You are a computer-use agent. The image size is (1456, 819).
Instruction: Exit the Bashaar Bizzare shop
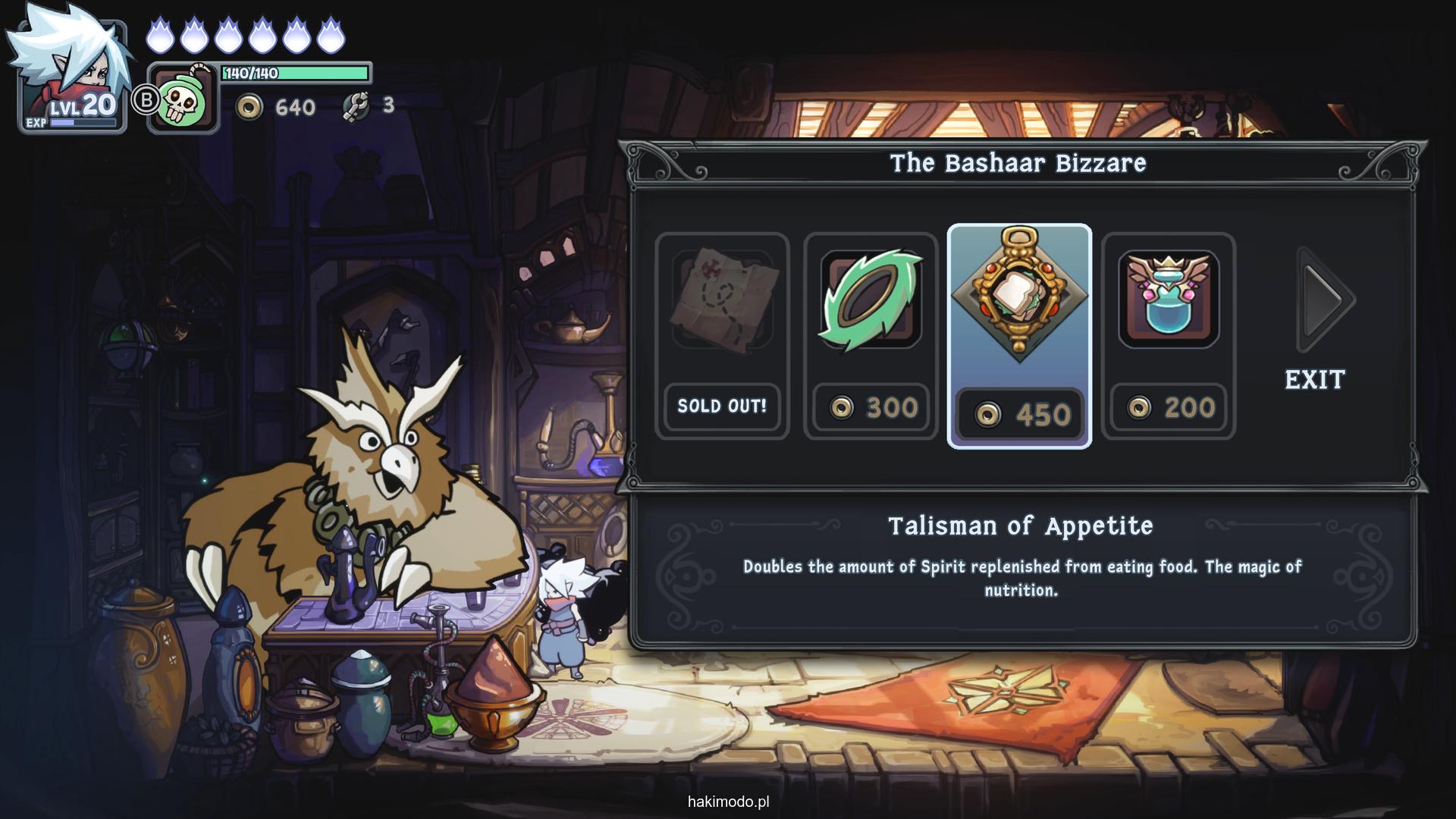[x=1315, y=379]
